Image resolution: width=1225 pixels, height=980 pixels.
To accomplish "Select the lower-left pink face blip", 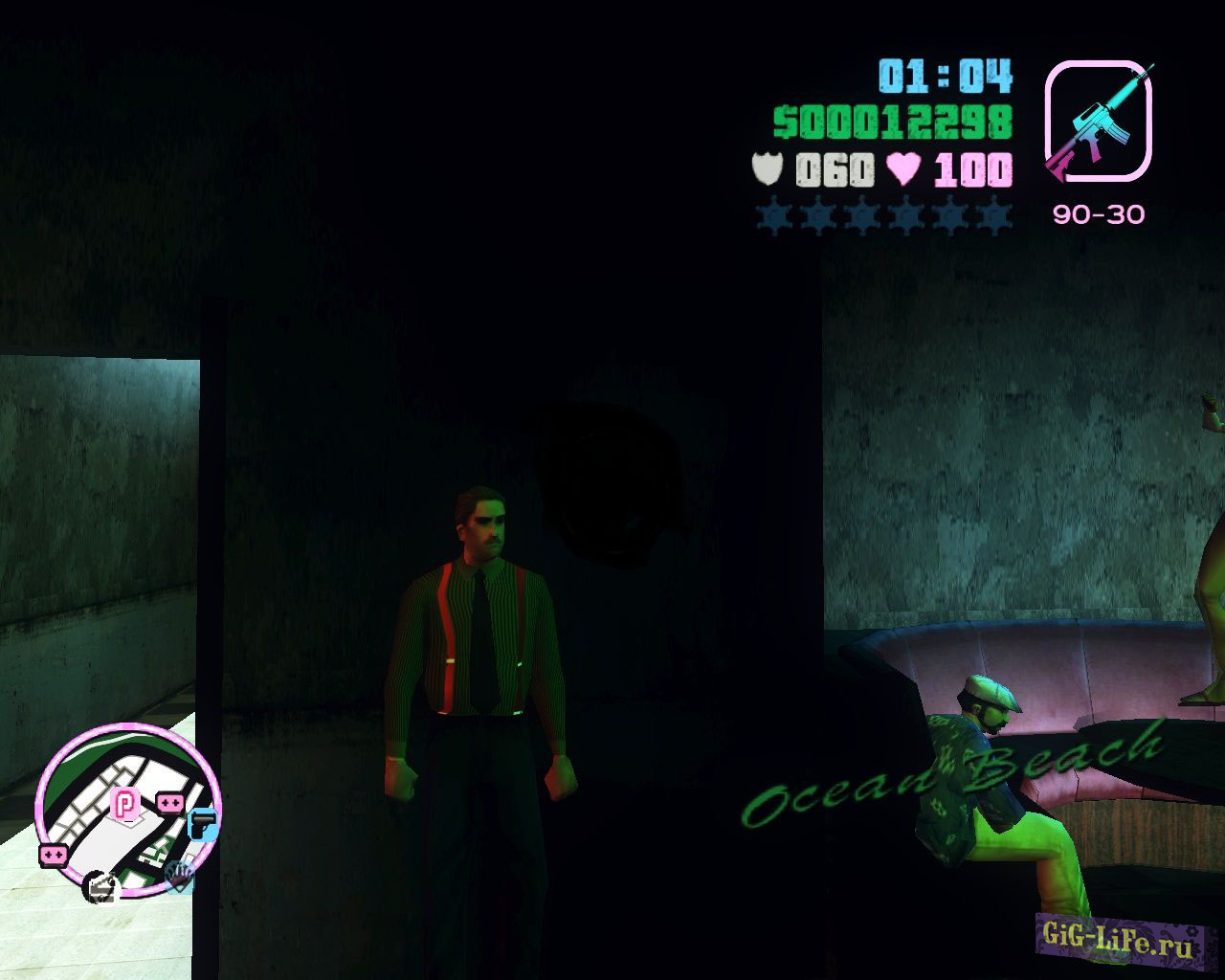I will [52, 855].
